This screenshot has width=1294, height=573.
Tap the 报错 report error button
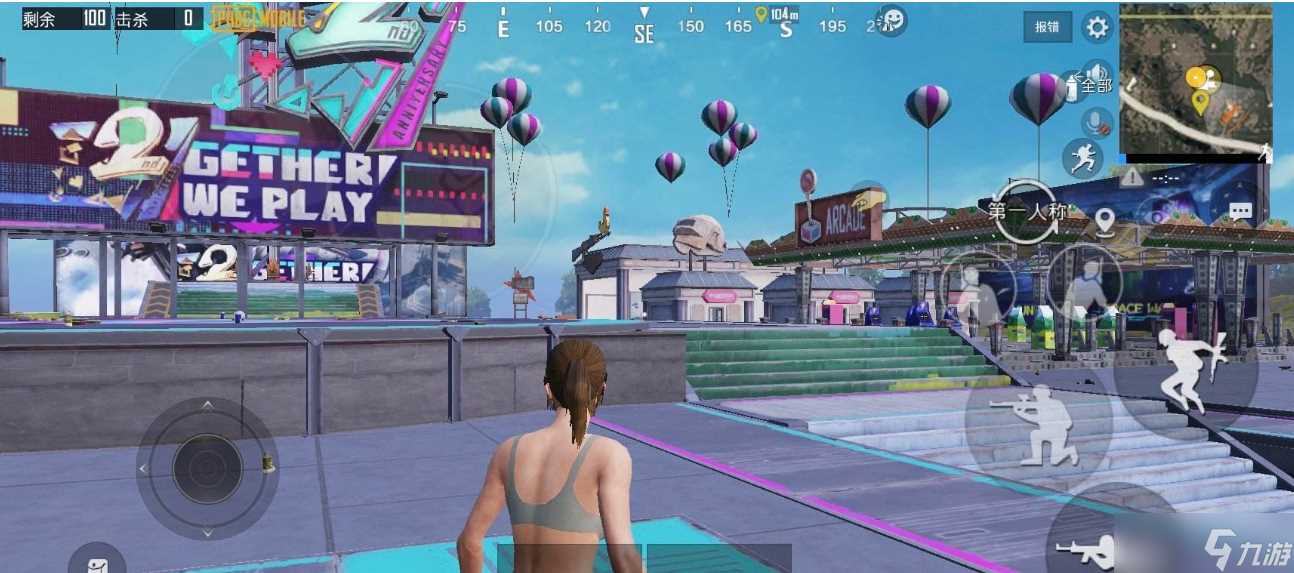1047,27
